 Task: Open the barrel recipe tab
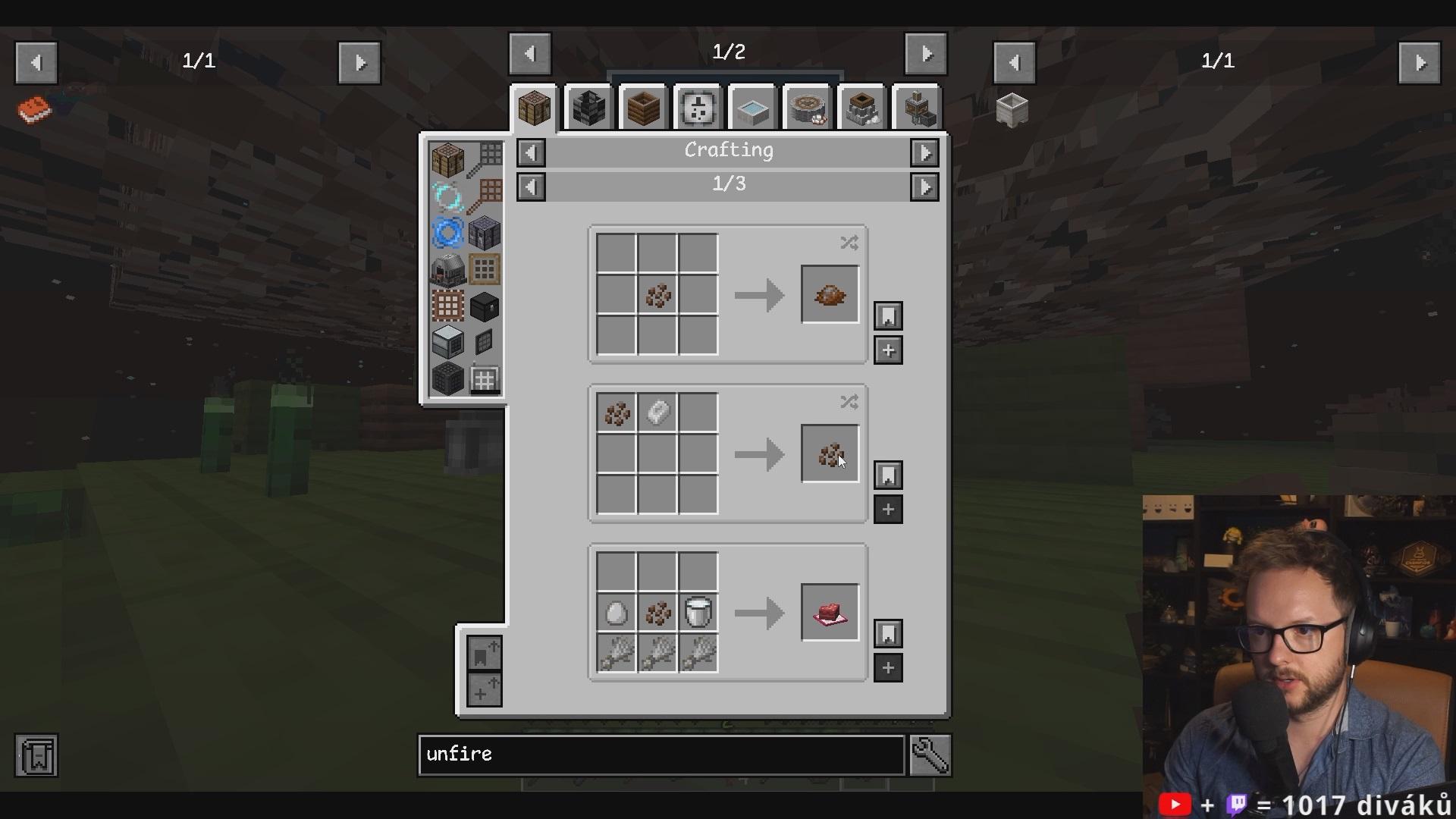click(x=643, y=108)
